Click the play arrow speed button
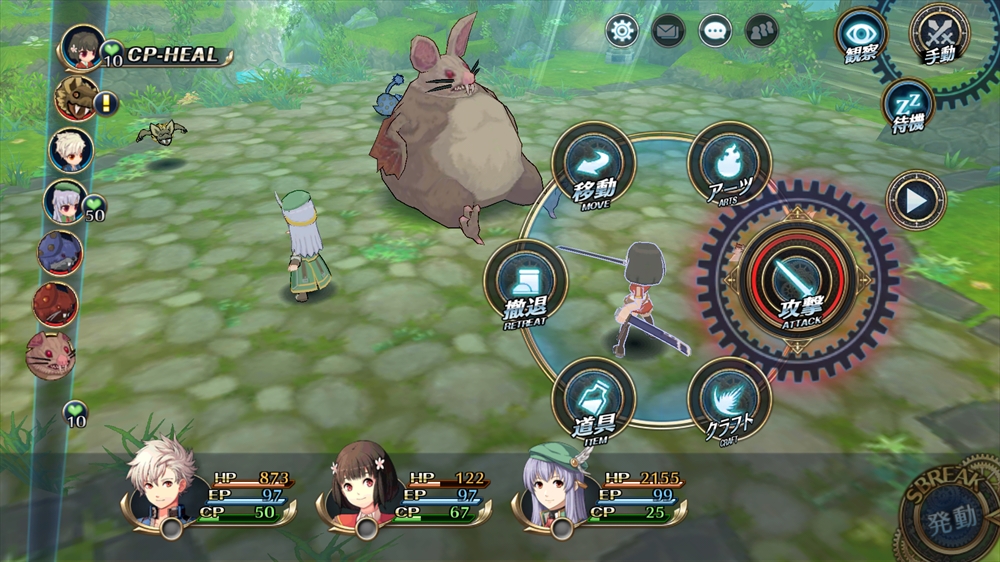This screenshot has width=1000, height=562. 915,200
